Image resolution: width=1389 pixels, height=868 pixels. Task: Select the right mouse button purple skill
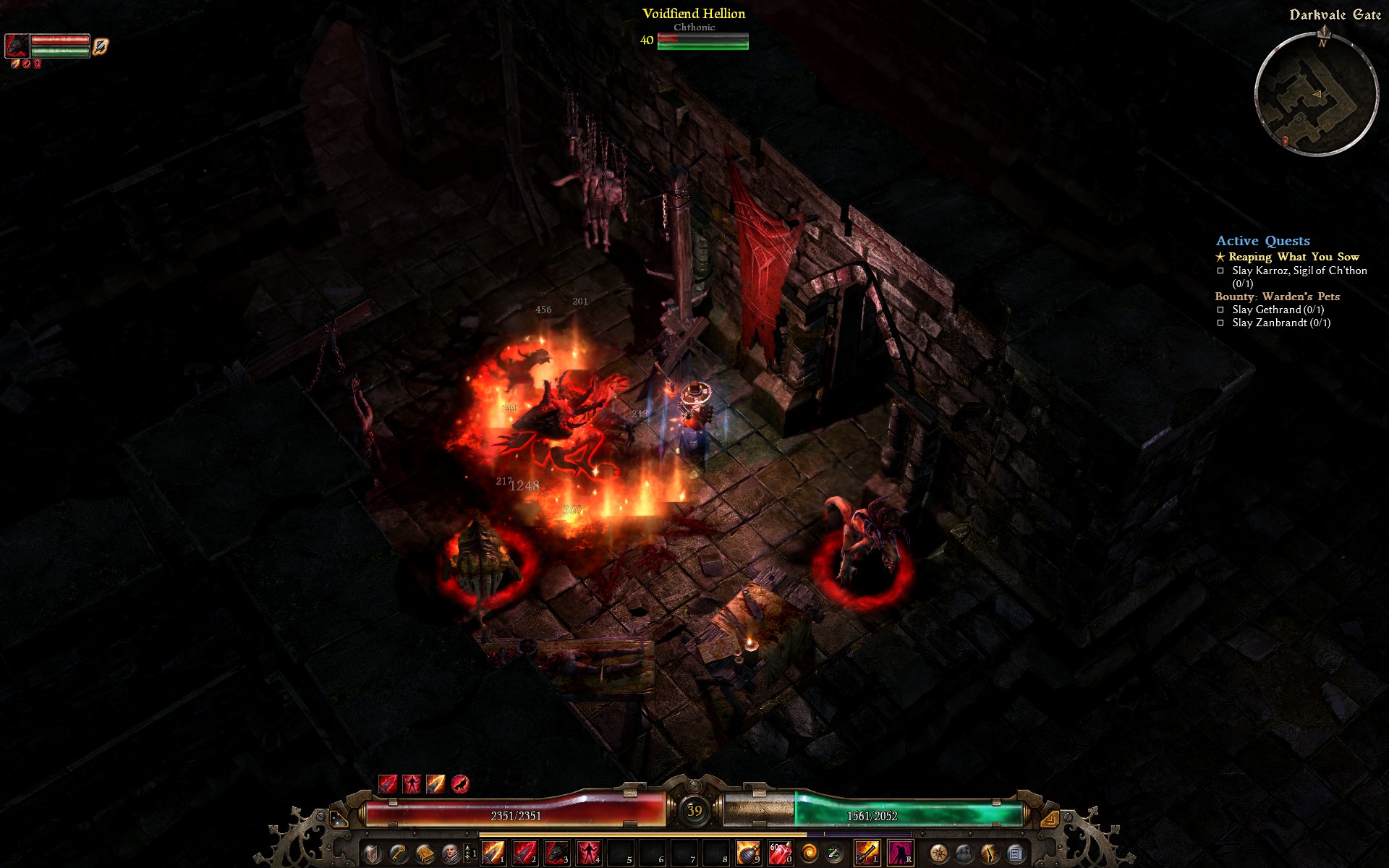coord(900,853)
